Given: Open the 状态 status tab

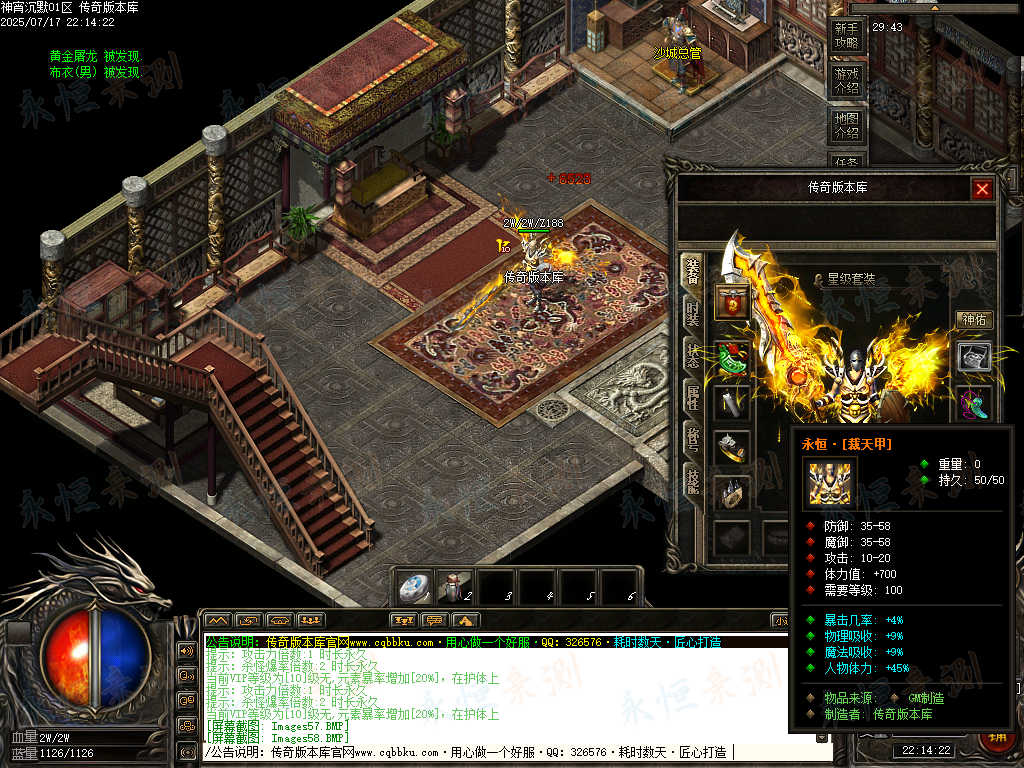Looking at the screenshot, I should click(692, 354).
